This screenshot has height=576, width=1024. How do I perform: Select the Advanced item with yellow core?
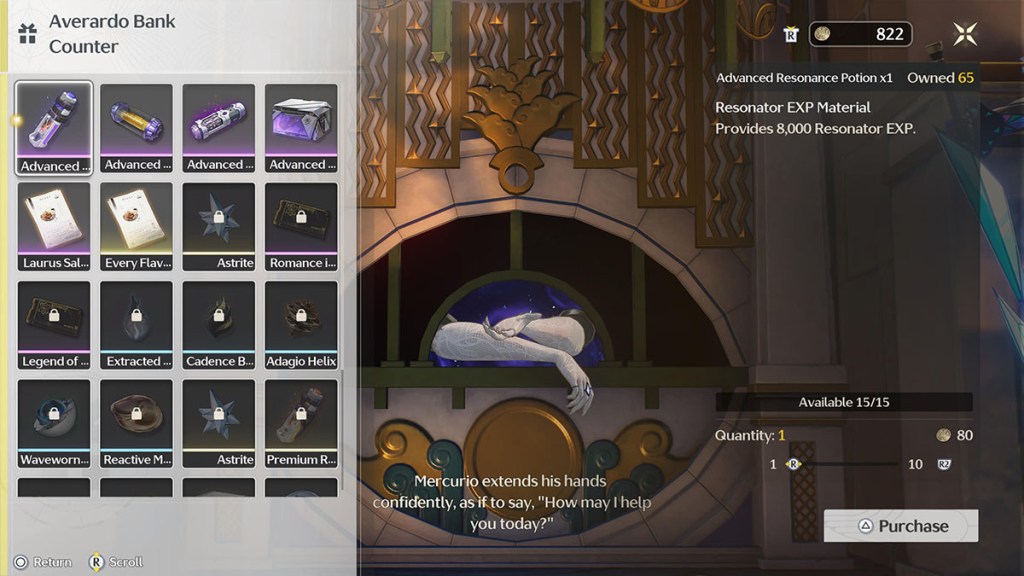pos(136,128)
